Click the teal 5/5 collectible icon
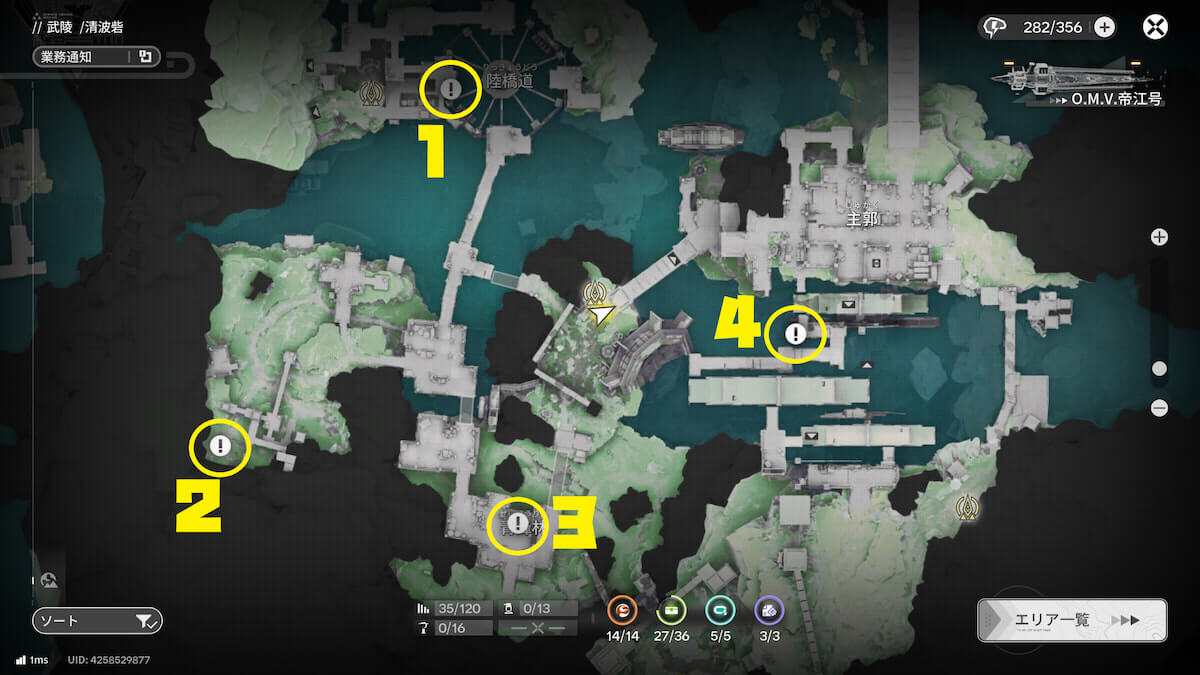This screenshot has height=675, width=1200. point(720,609)
